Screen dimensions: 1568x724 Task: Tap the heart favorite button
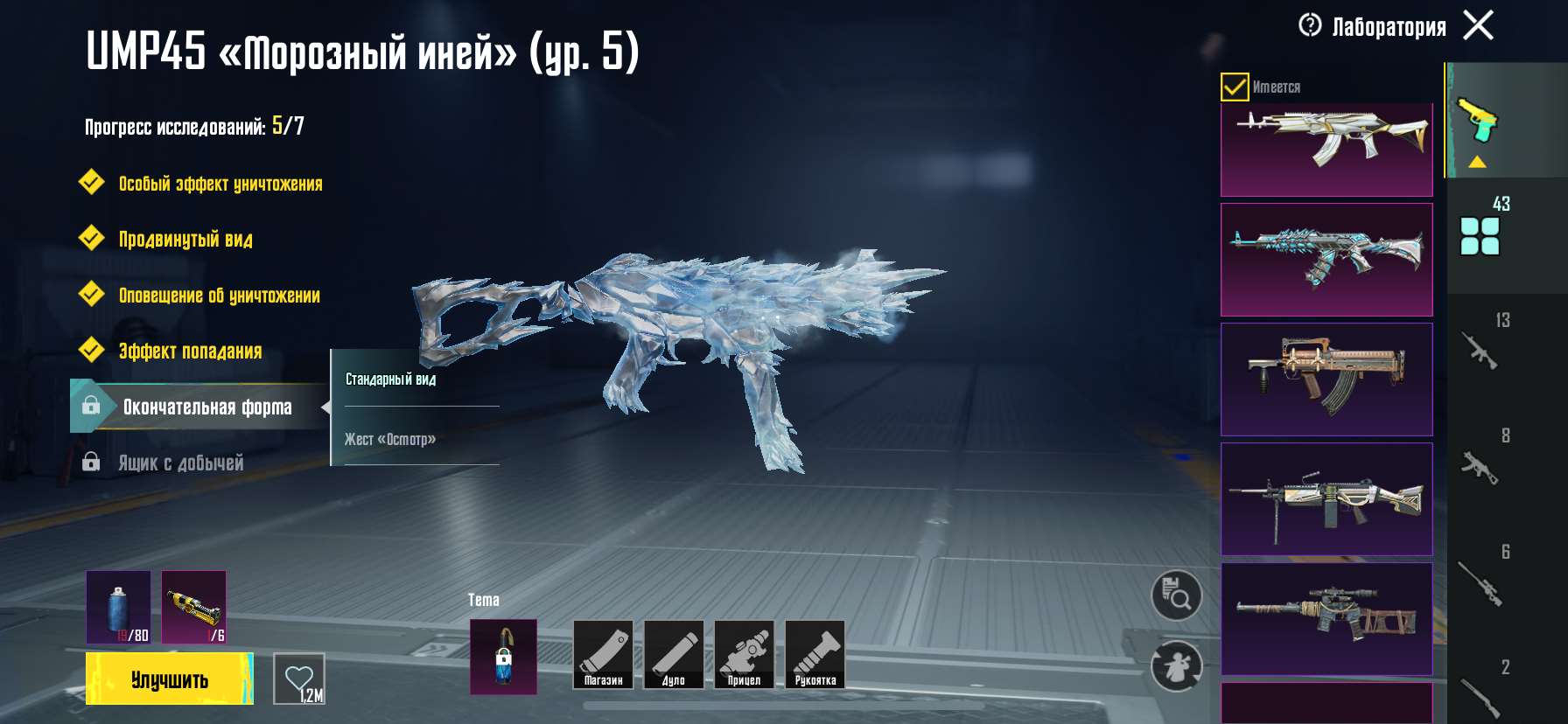pyautogui.click(x=299, y=679)
